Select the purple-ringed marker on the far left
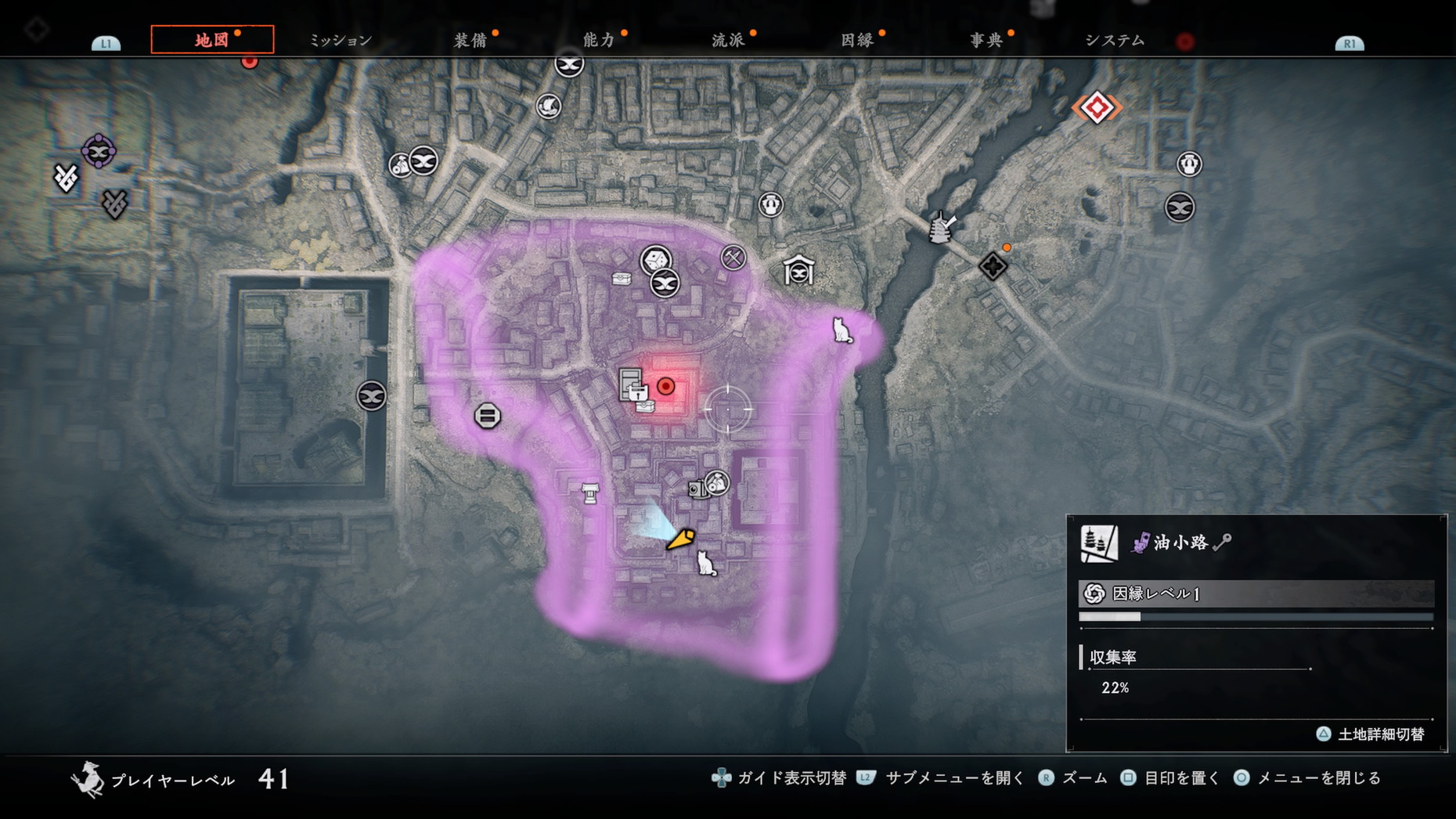The width and height of the screenshot is (1456, 819). click(99, 152)
